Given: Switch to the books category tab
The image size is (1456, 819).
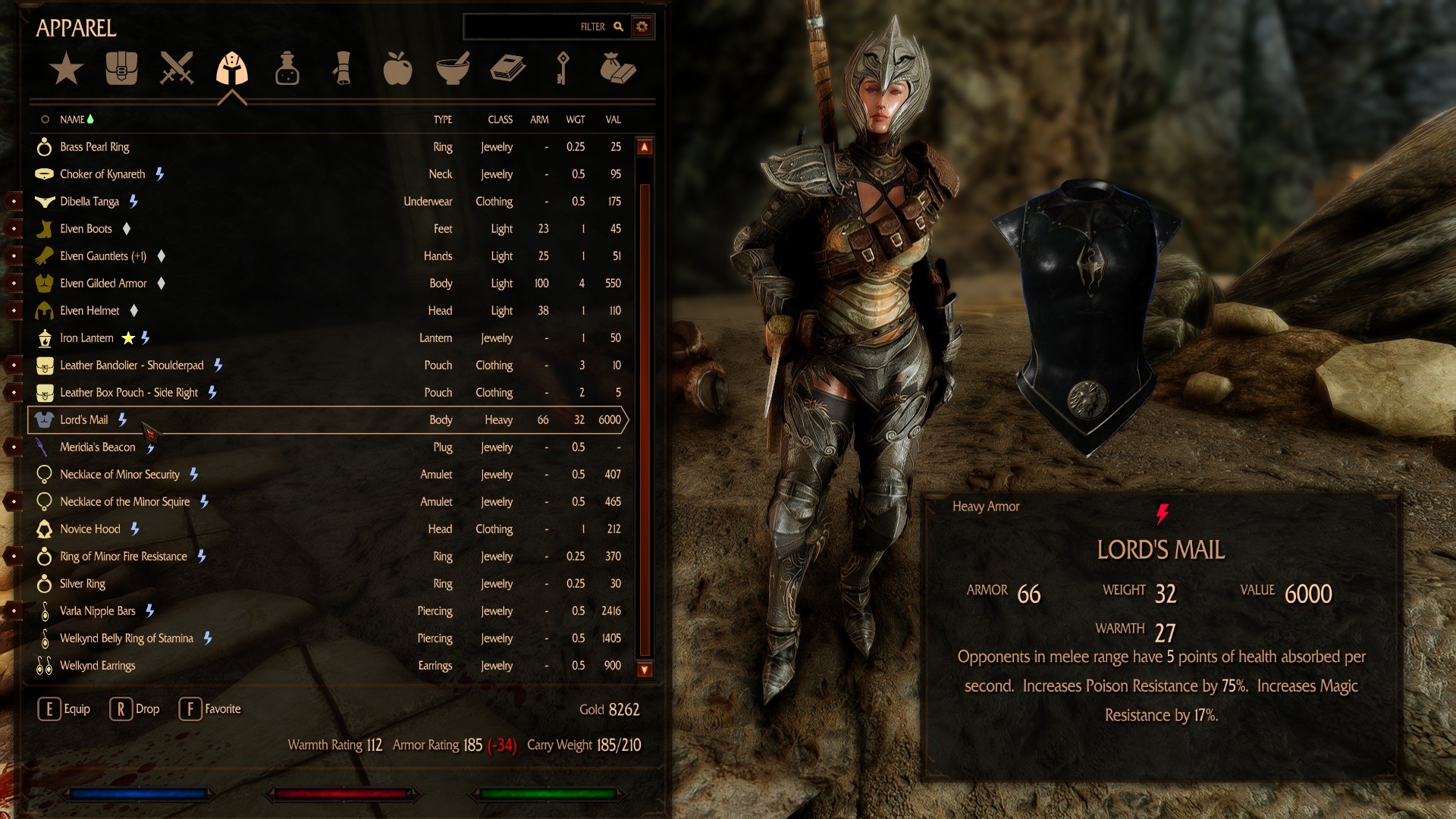Looking at the screenshot, I should (x=507, y=68).
